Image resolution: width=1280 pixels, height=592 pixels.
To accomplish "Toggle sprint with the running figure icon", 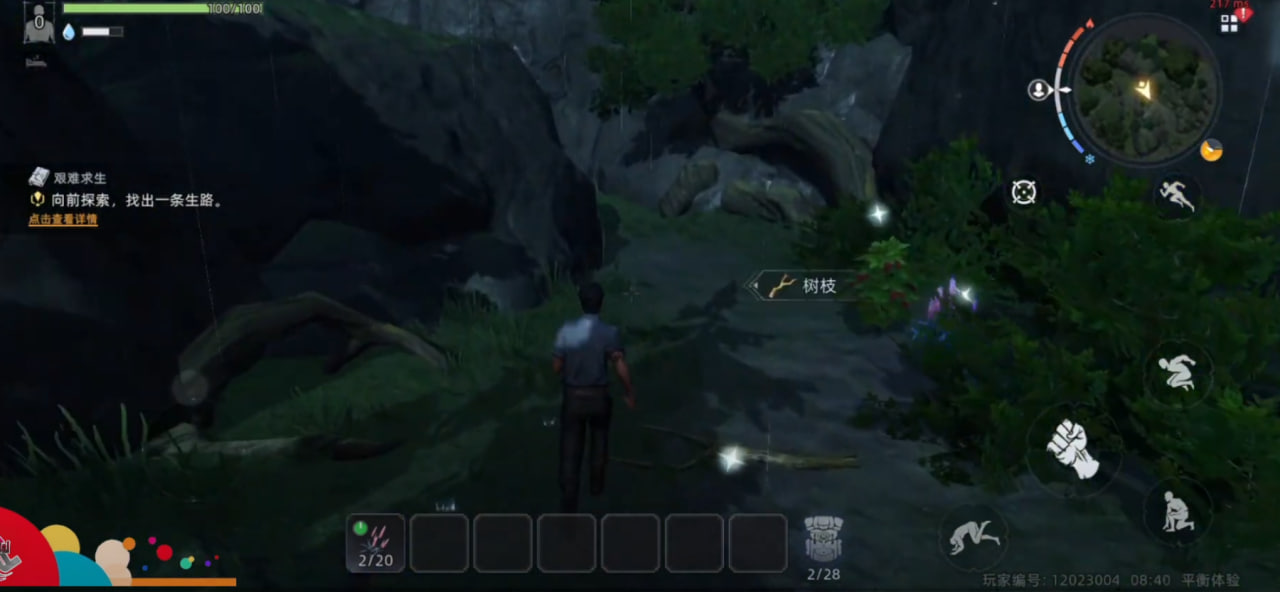I will (x=1177, y=195).
